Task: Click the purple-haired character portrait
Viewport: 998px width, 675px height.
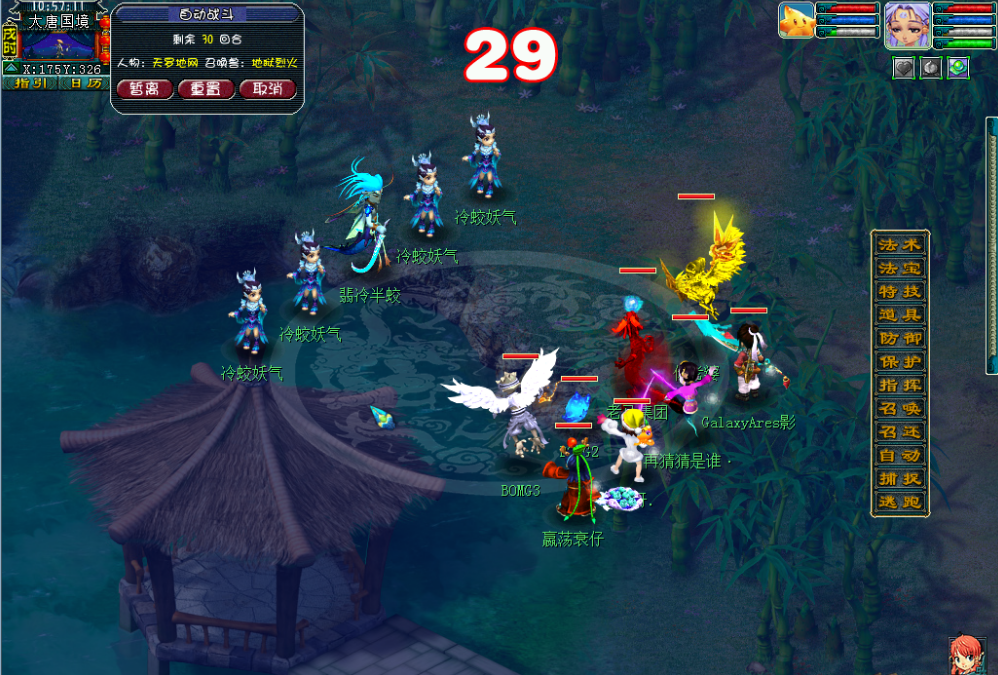Action: [907, 24]
